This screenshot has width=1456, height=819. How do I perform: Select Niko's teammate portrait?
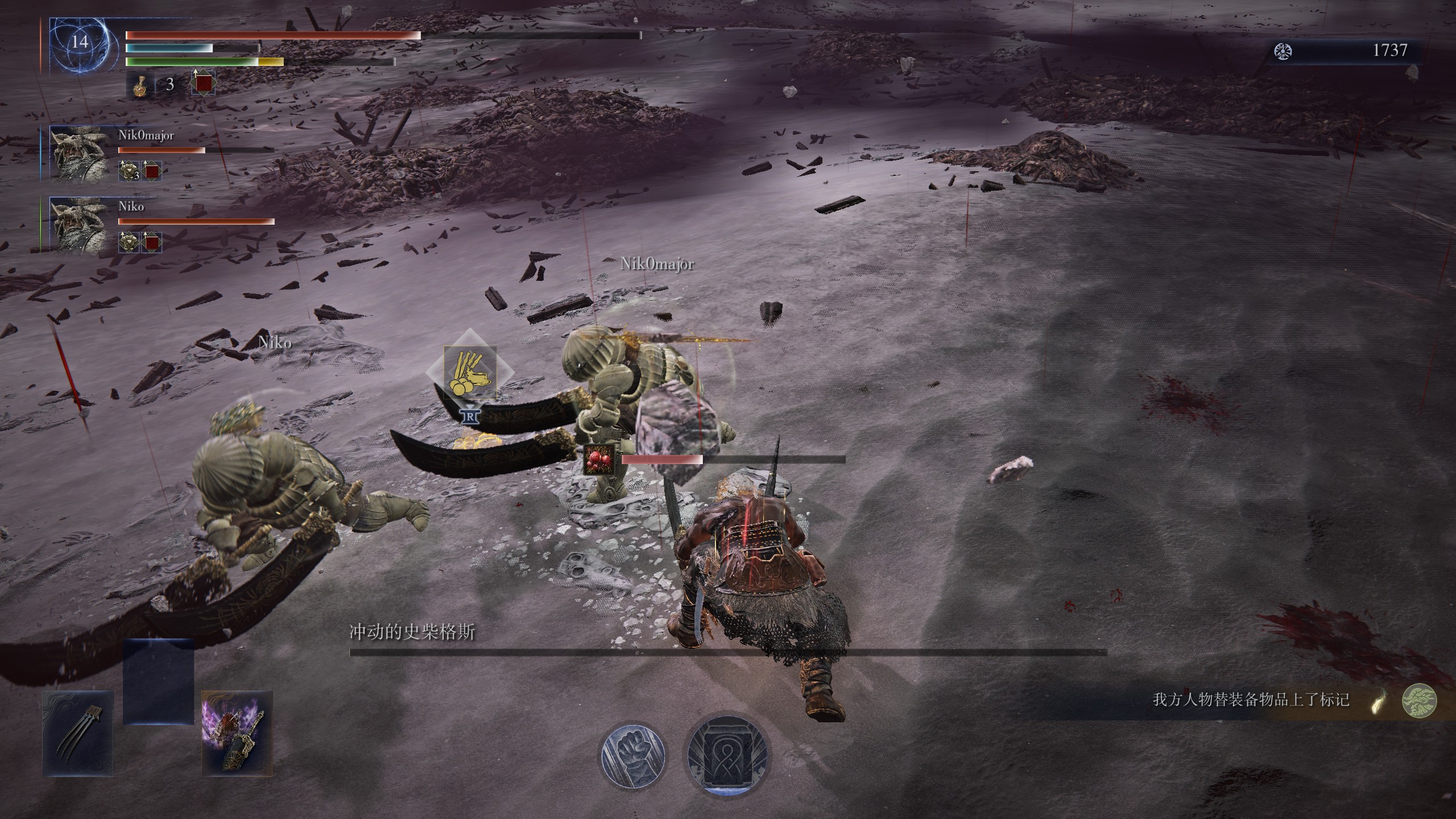[78, 224]
